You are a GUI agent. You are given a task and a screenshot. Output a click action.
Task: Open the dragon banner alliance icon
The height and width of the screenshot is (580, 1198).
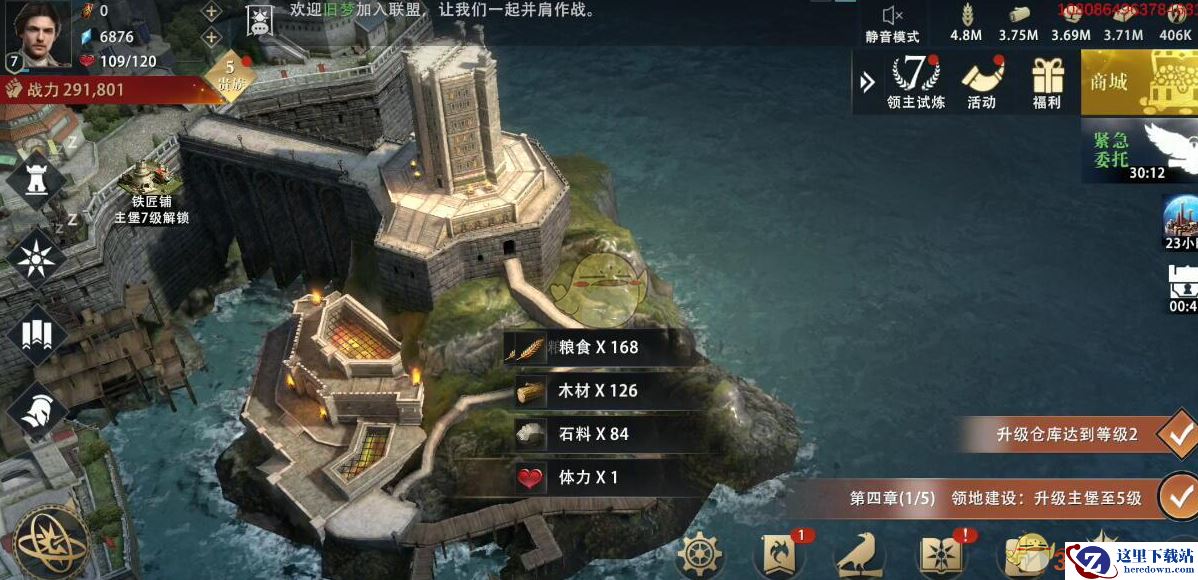pyautogui.click(x=781, y=556)
